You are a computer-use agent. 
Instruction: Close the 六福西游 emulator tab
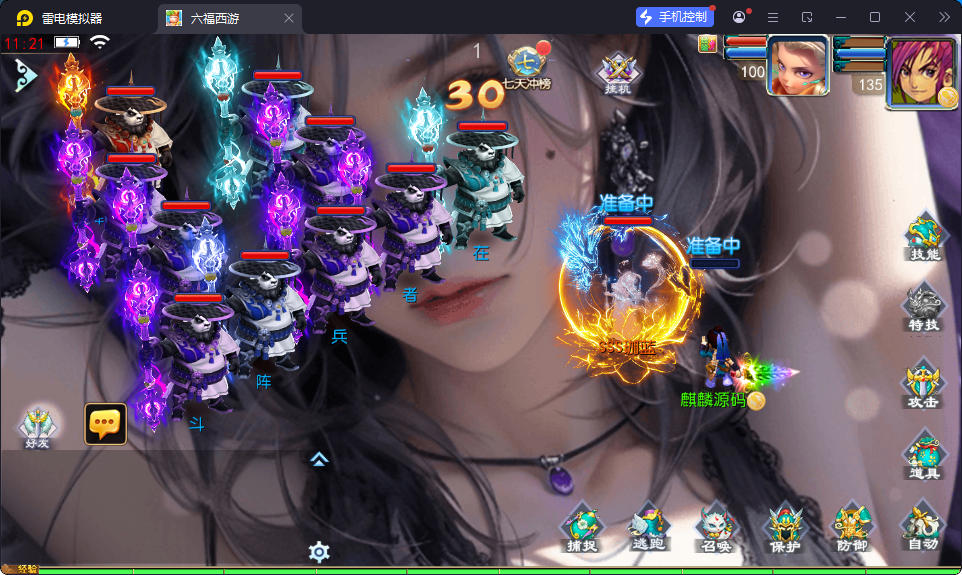pyautogui.click(x=289, y=18)
